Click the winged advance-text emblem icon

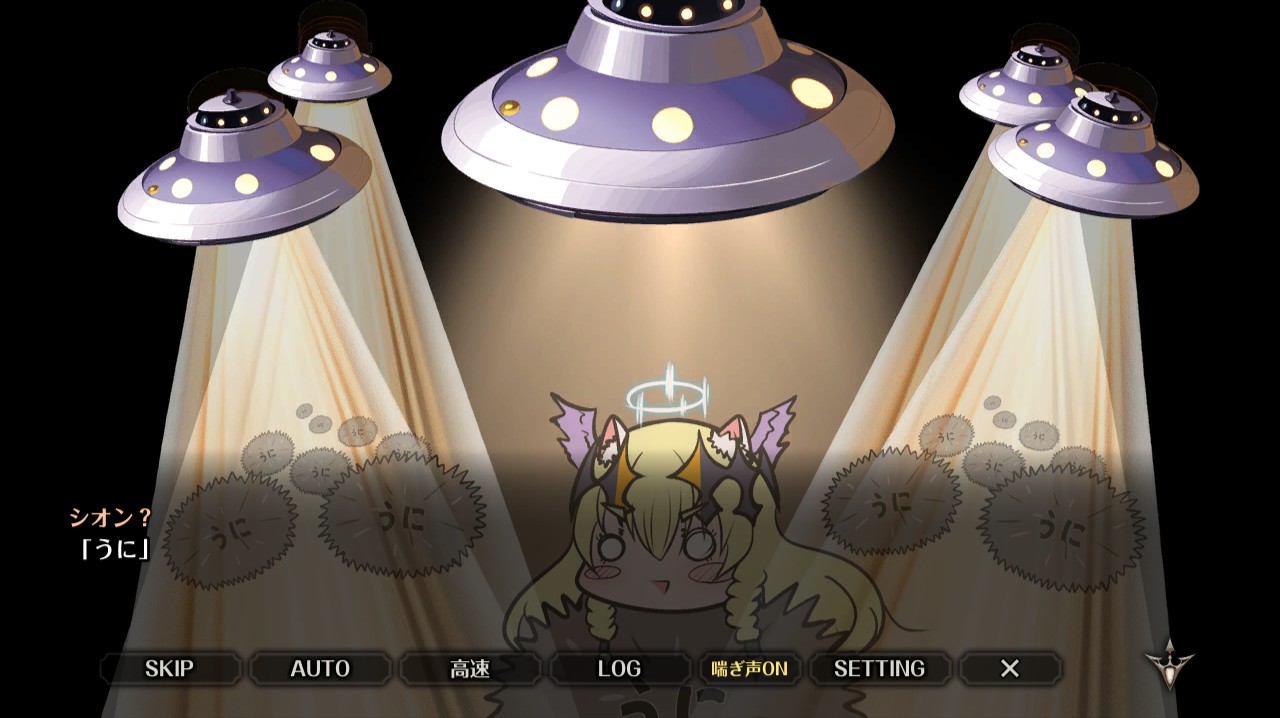click(x=1169, y=663)
